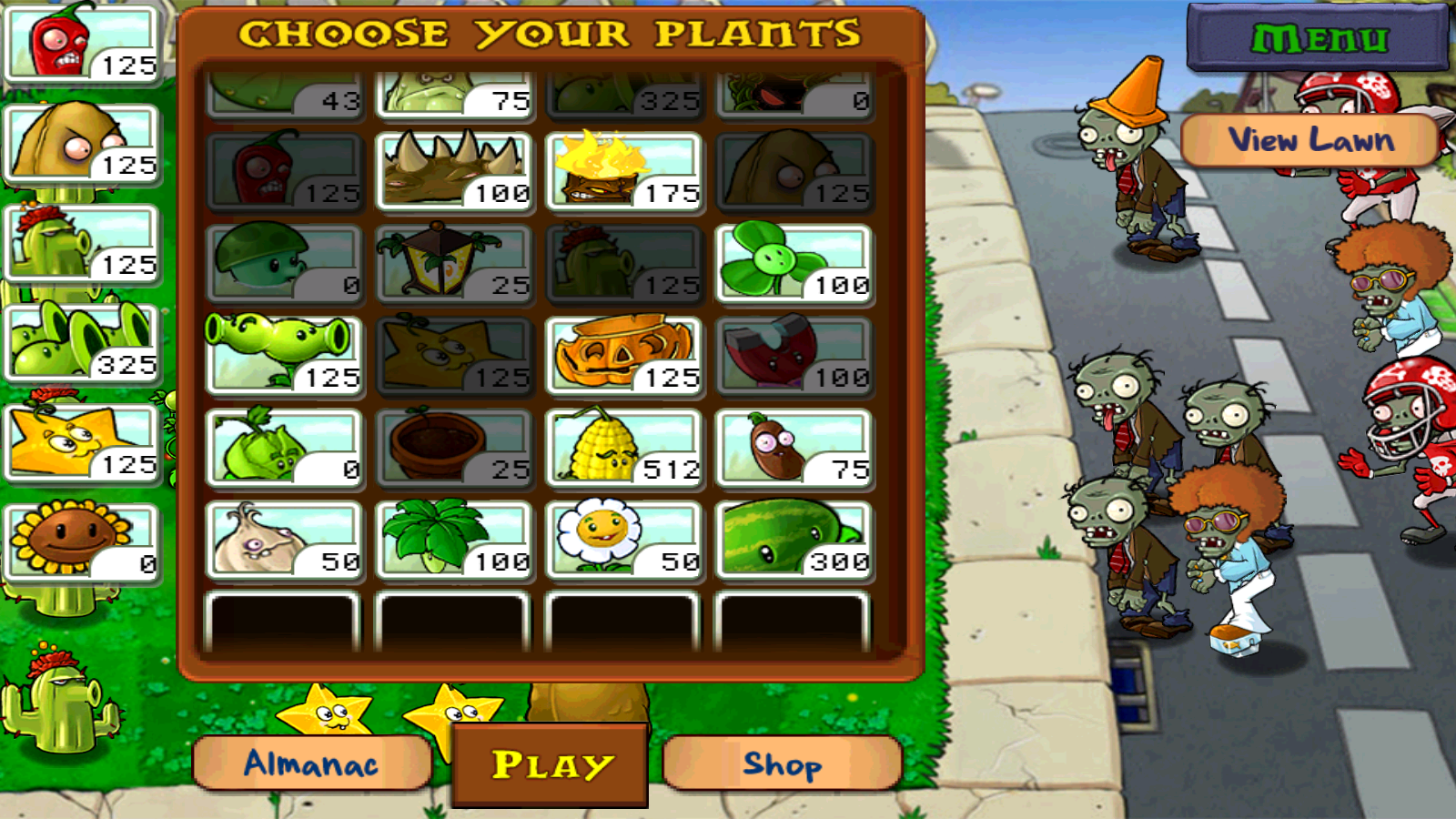Pick the Garlic seed packet
Viewport: 1456px width, 819px height.
tap(284, 540)
